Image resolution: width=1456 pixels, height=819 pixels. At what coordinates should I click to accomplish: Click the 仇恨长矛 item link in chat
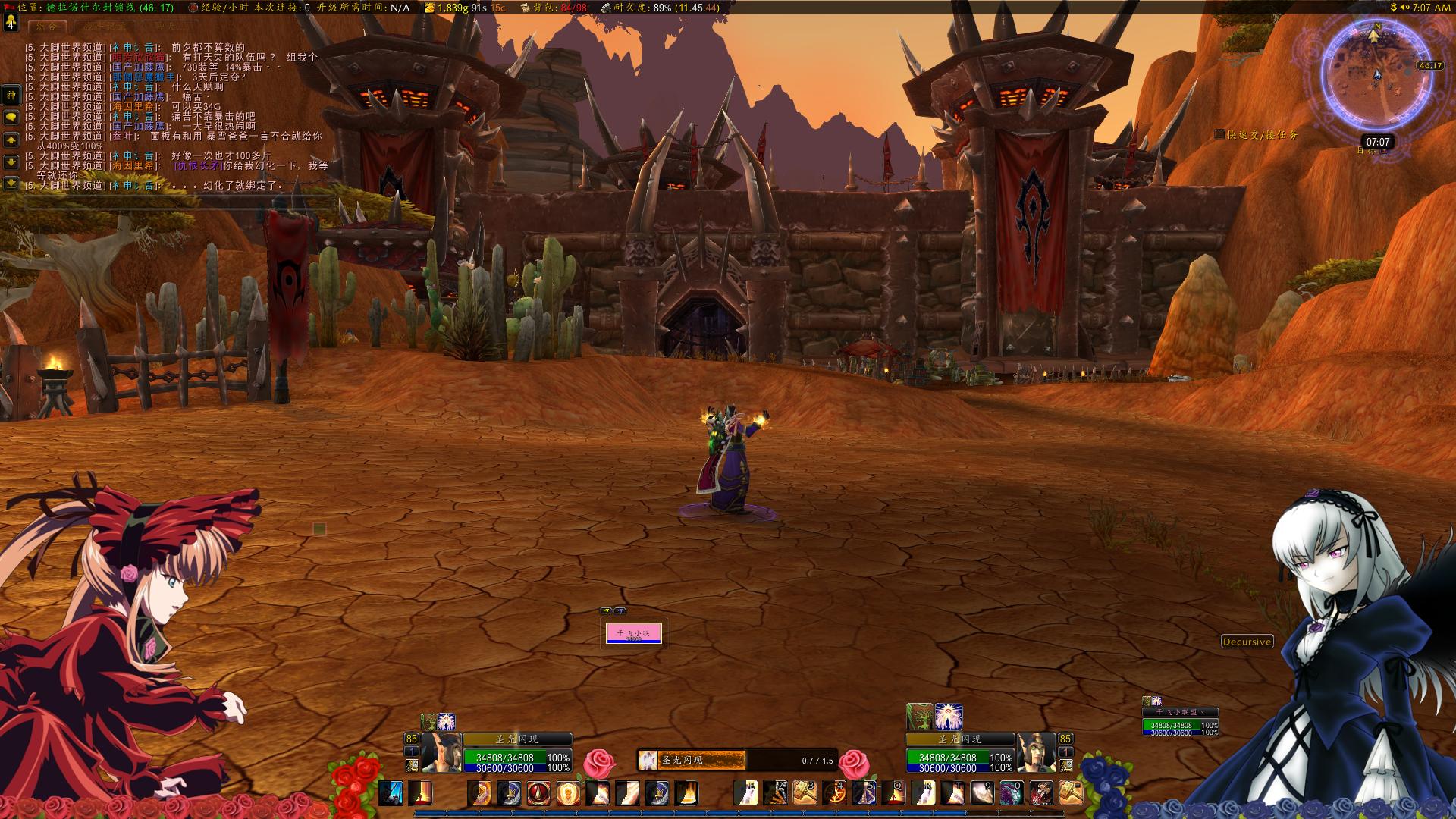[x=198, y=165]
